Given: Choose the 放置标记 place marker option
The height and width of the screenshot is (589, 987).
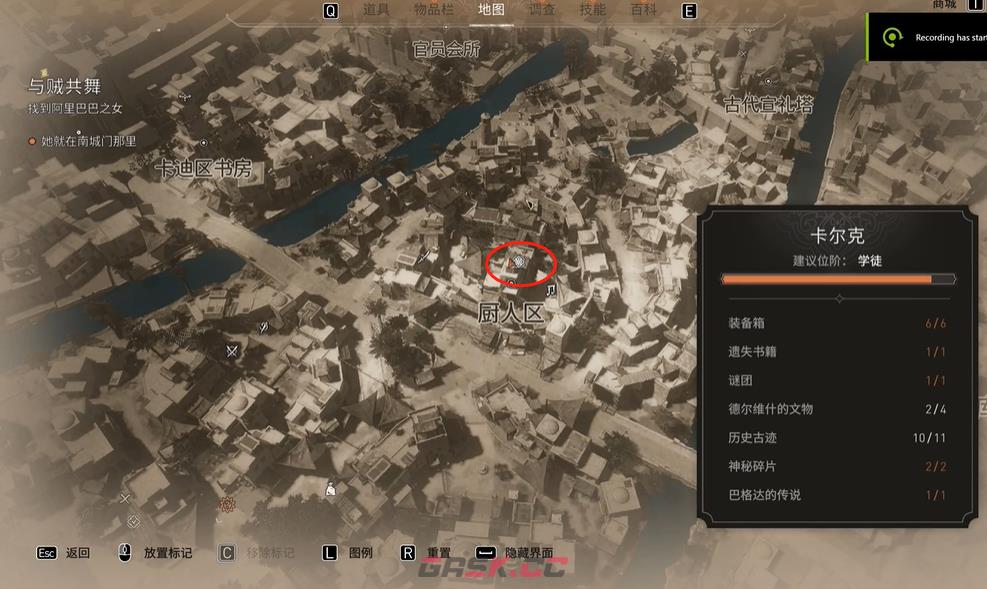Looking at the screenshot, I should [167, 553].
